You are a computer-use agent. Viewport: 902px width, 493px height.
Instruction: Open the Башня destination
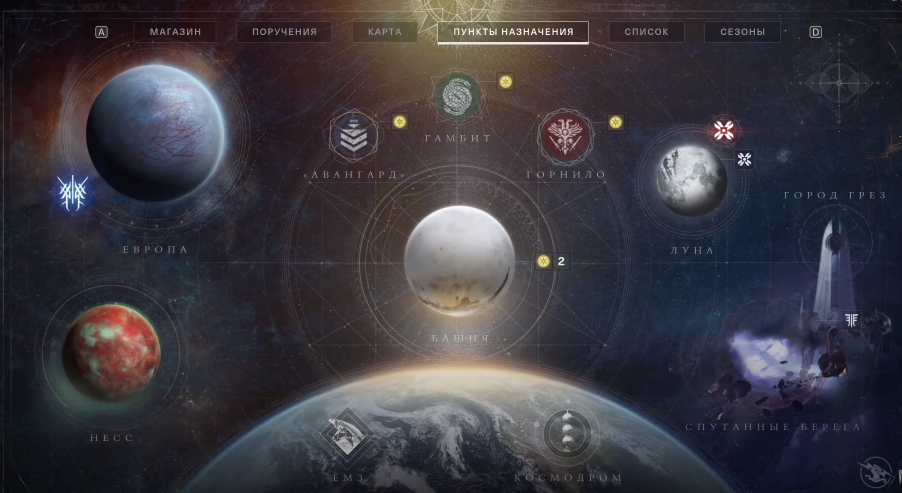coord(460,261)
